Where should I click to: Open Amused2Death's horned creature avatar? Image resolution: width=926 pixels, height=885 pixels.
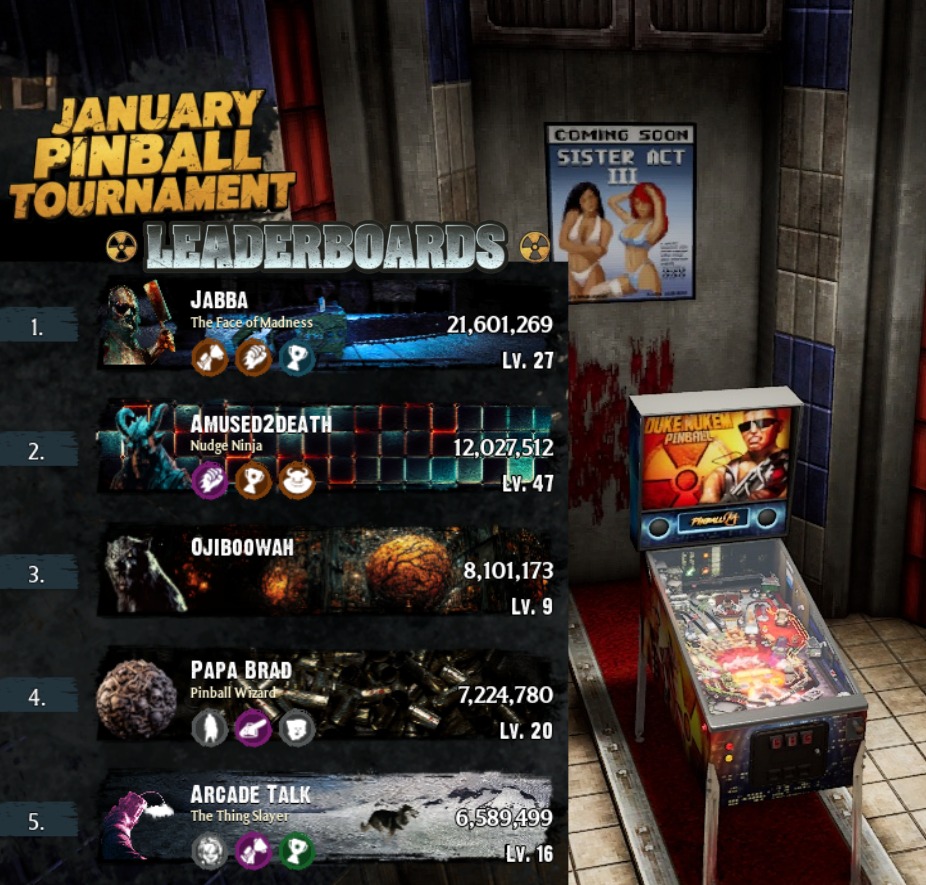140,447
